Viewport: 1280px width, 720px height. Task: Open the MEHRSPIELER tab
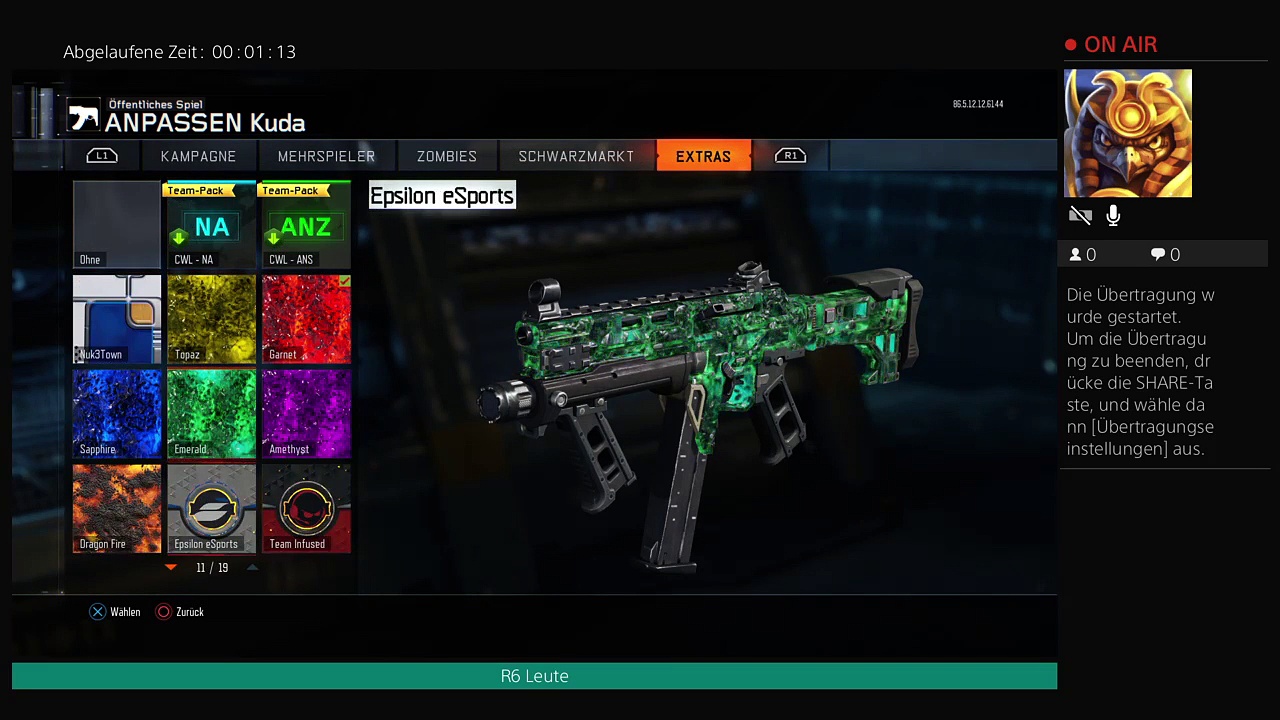[x=326, y=156]
